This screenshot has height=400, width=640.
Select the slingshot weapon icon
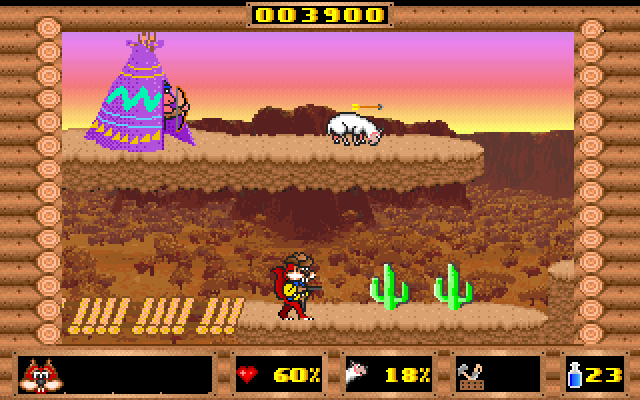[x=472, y=375]
